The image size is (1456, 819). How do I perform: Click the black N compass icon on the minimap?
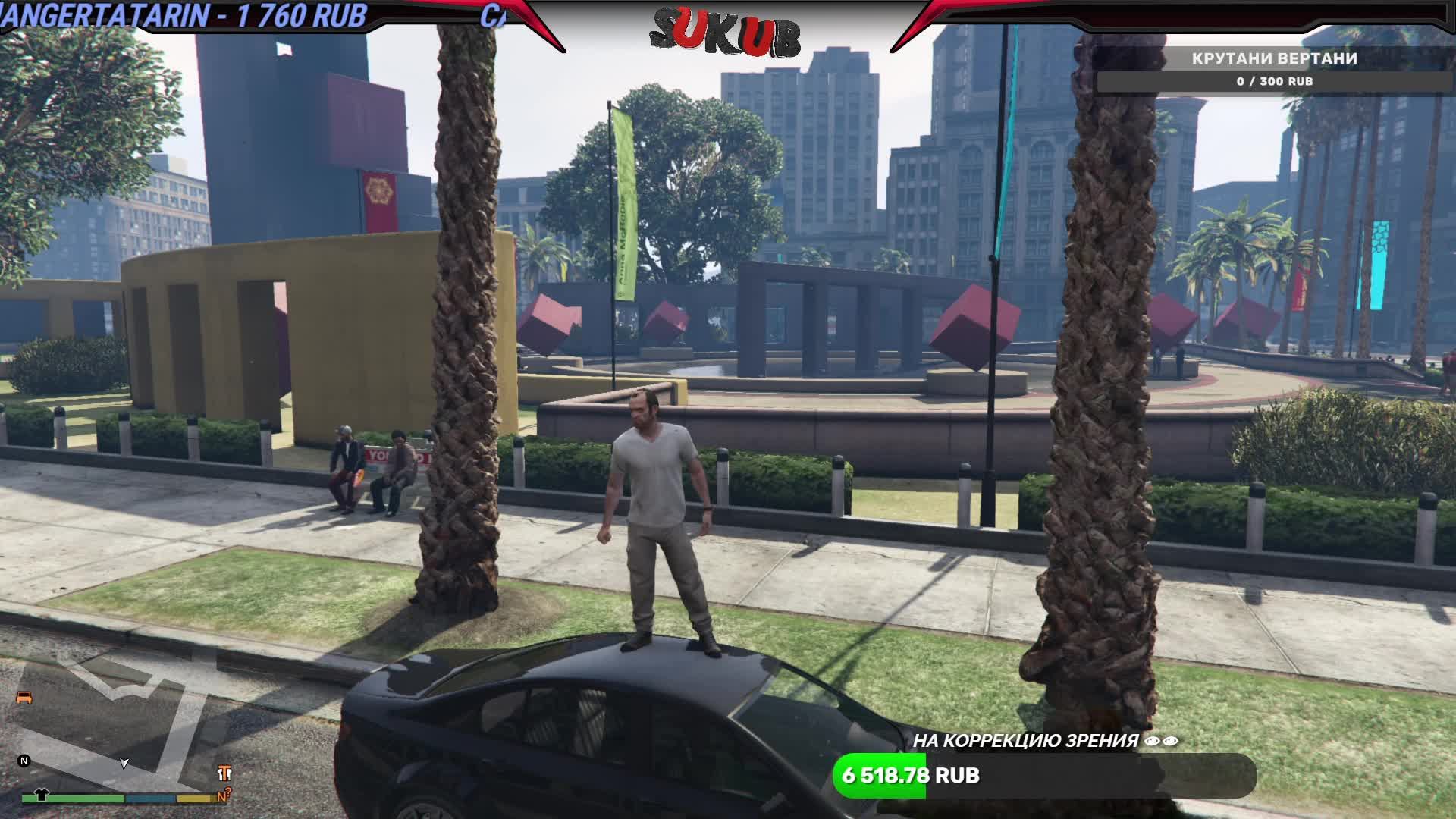24,762
